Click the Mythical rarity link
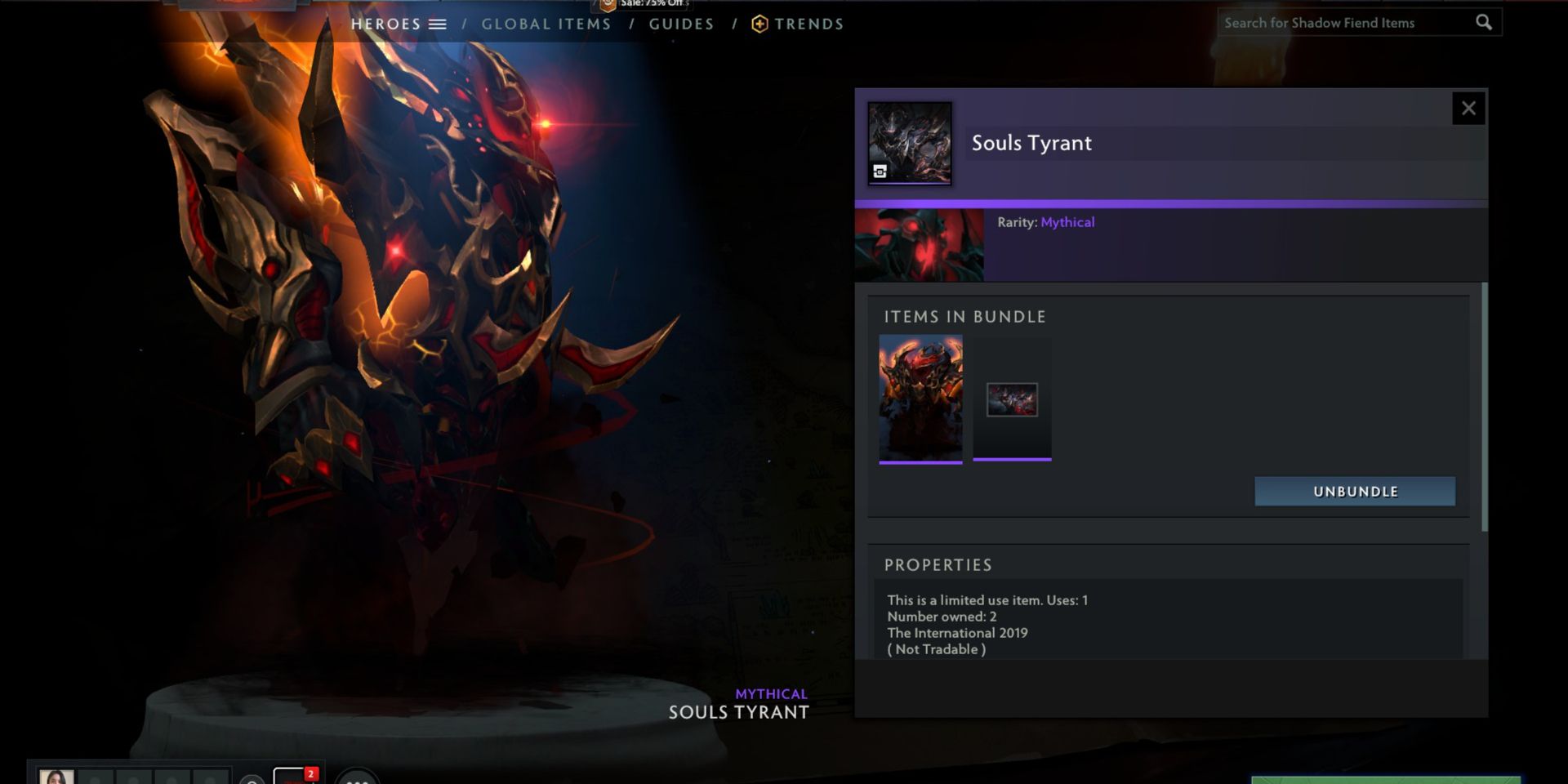Image resolution: width=1568 pixels, height=784 pixels. (x=1068, y=221)
